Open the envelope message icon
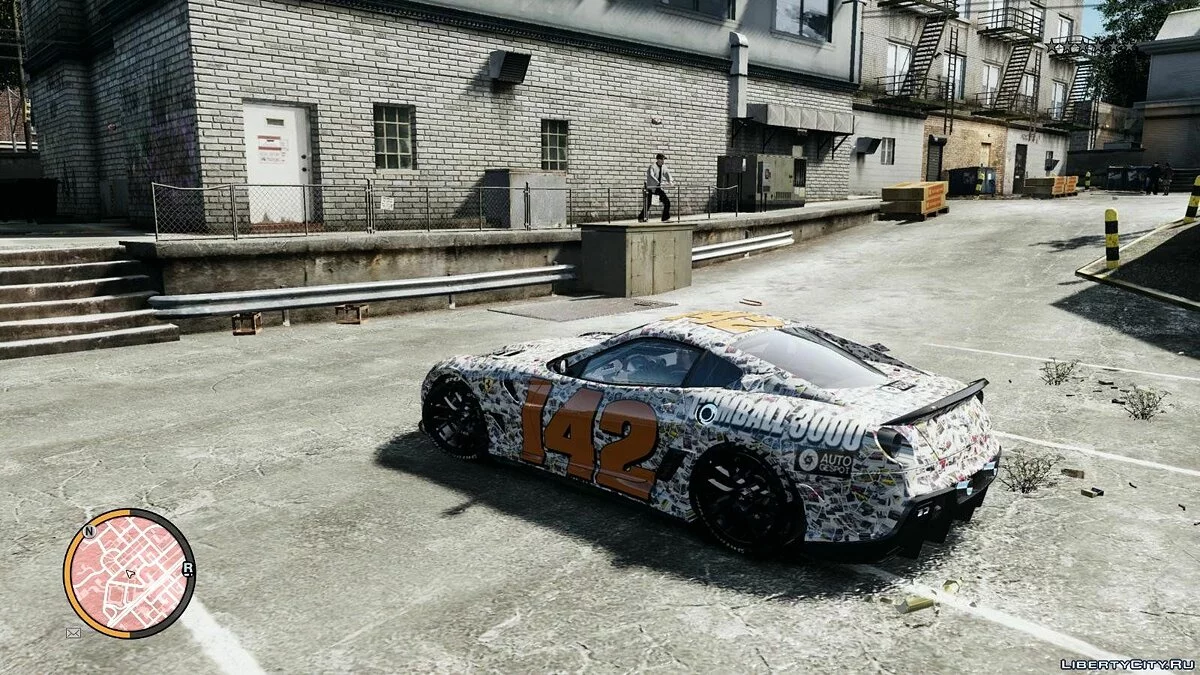 coord(73,632)
